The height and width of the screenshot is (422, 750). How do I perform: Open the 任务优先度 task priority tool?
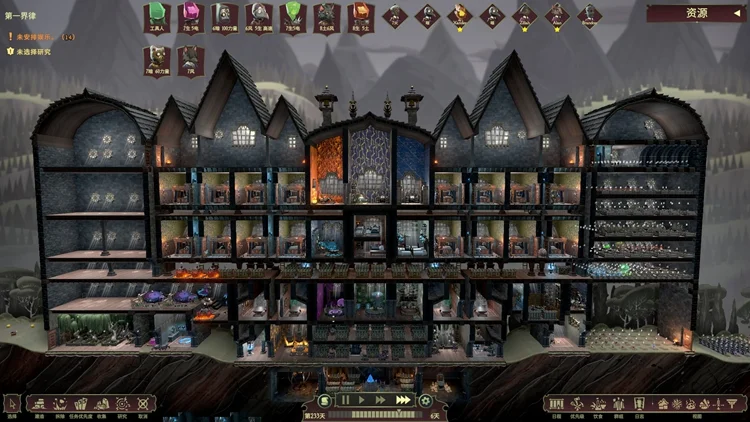tap(82, 404)
